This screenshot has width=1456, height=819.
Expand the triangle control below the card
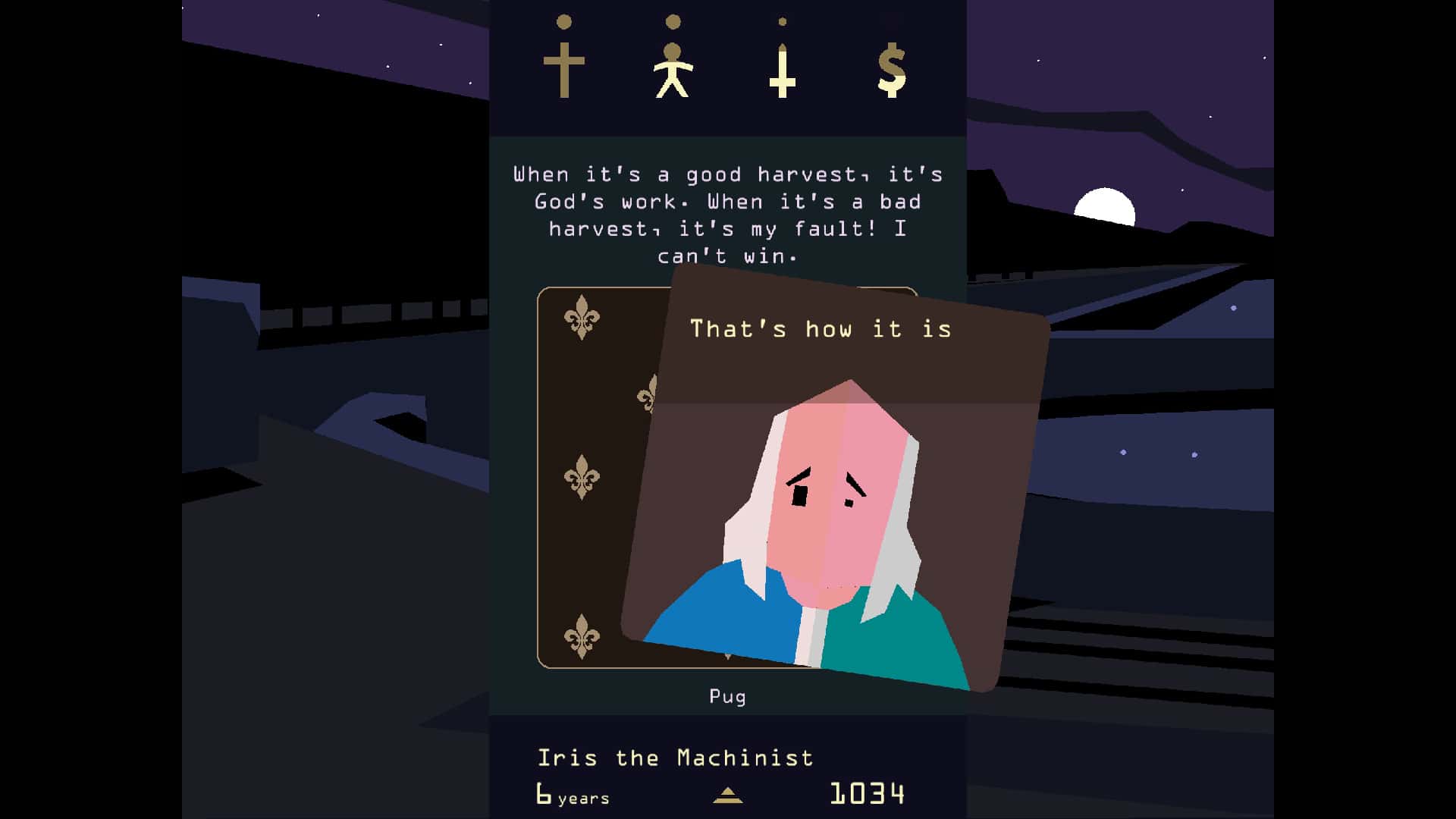[x=728, y=795]
